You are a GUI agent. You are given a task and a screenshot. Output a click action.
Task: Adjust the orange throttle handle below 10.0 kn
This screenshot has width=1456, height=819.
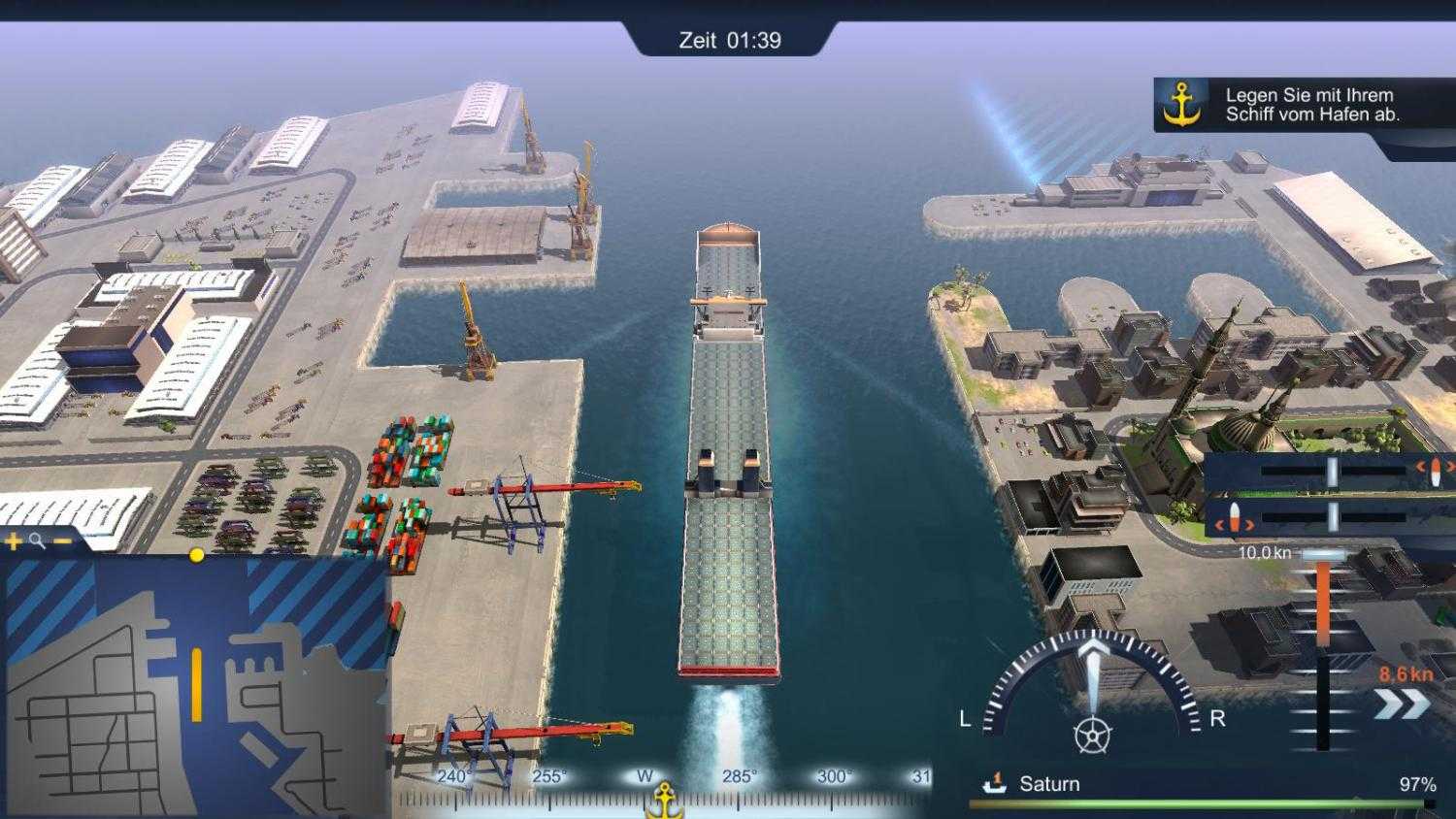pos(1323,553)
